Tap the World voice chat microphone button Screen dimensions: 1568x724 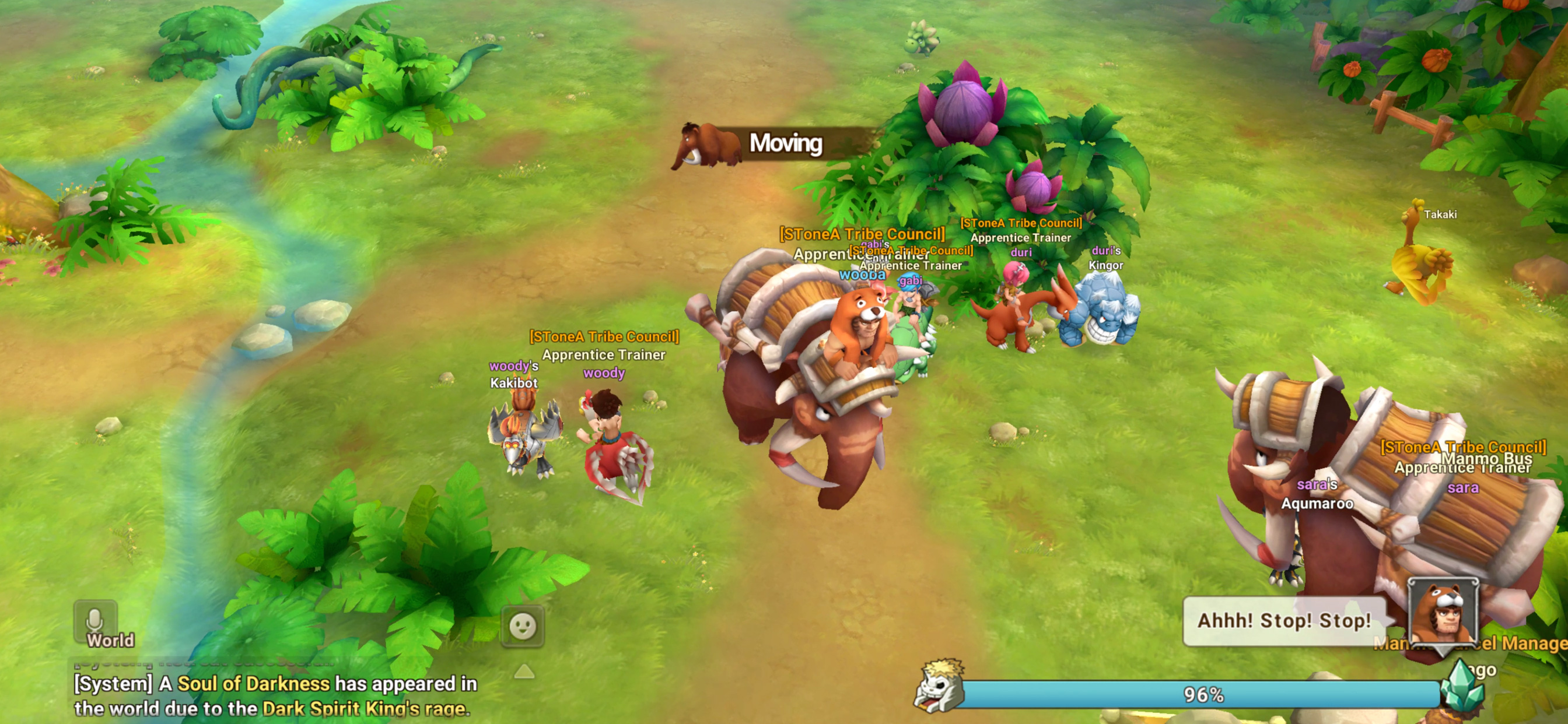(x=96, y=624)
